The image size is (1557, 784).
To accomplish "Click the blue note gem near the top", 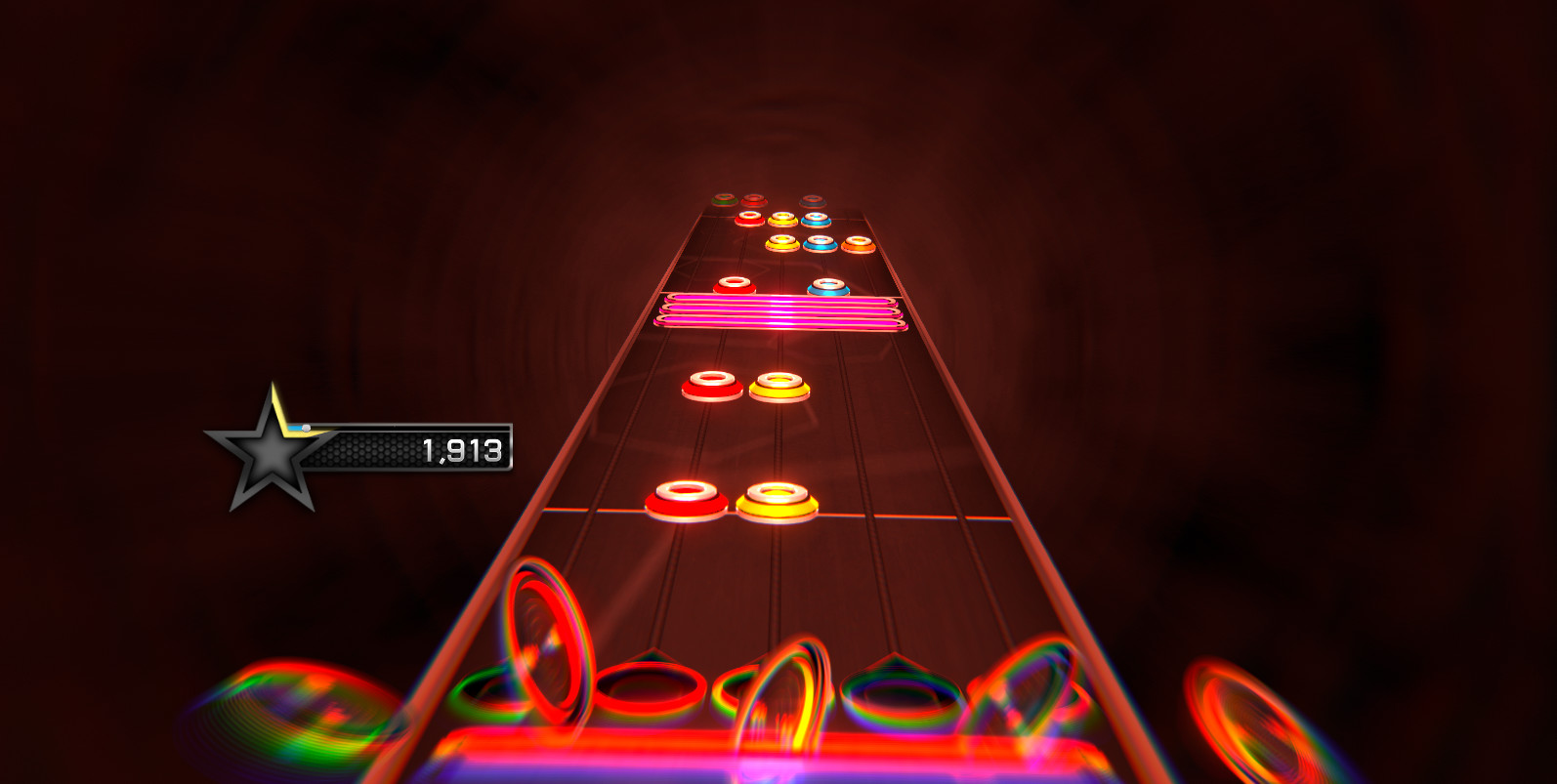I will tap(814, 219).
